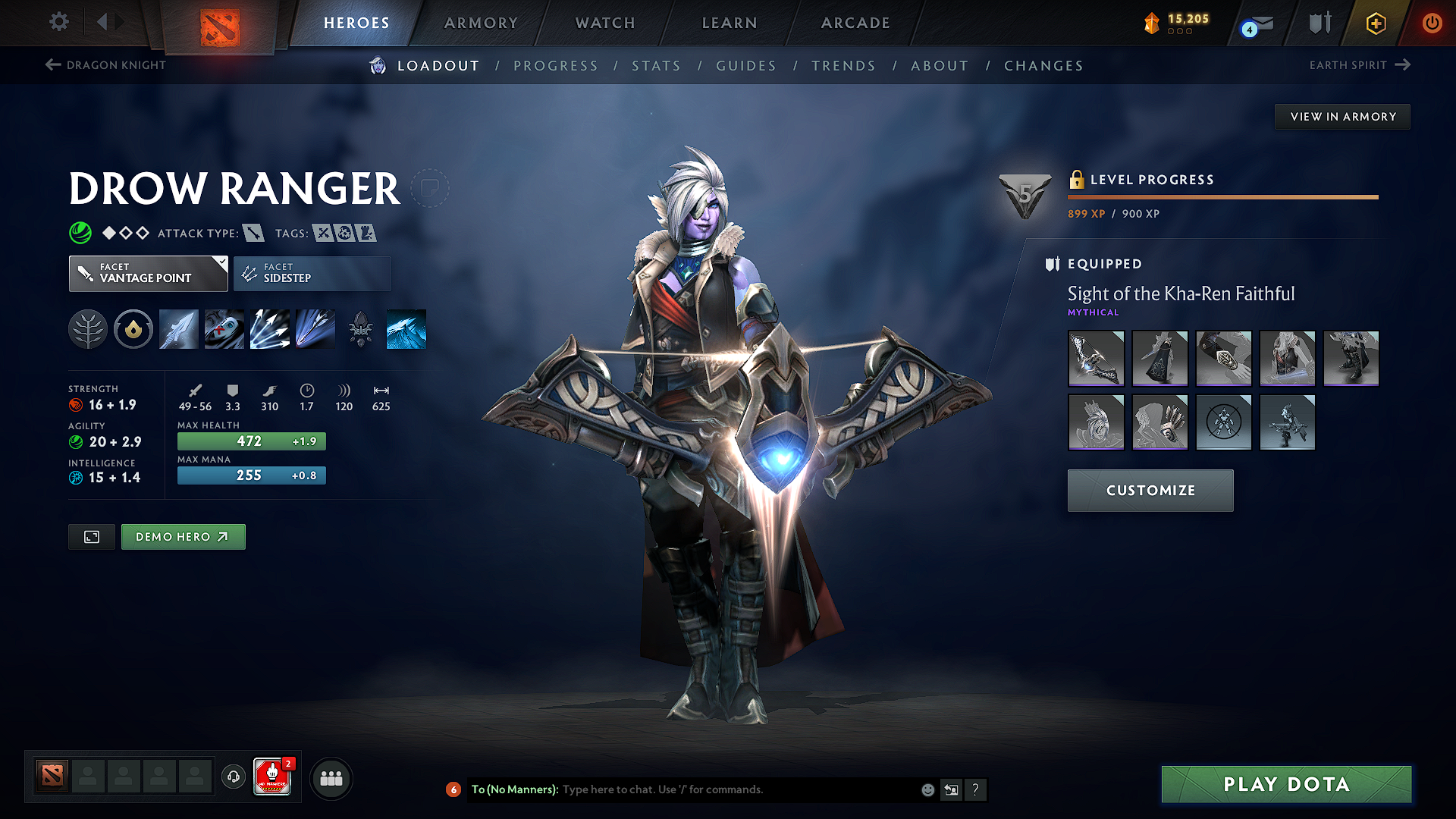Click the Dota Plus hexagon icon
The image size is (1456, 819).
[1375, 23]
